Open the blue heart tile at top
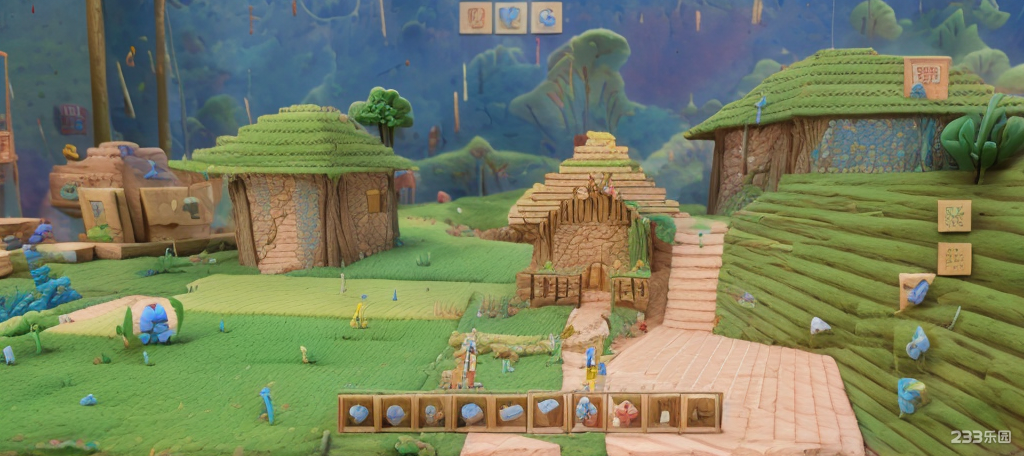This screenshot has width=1024, height=456. coord(511,18)
